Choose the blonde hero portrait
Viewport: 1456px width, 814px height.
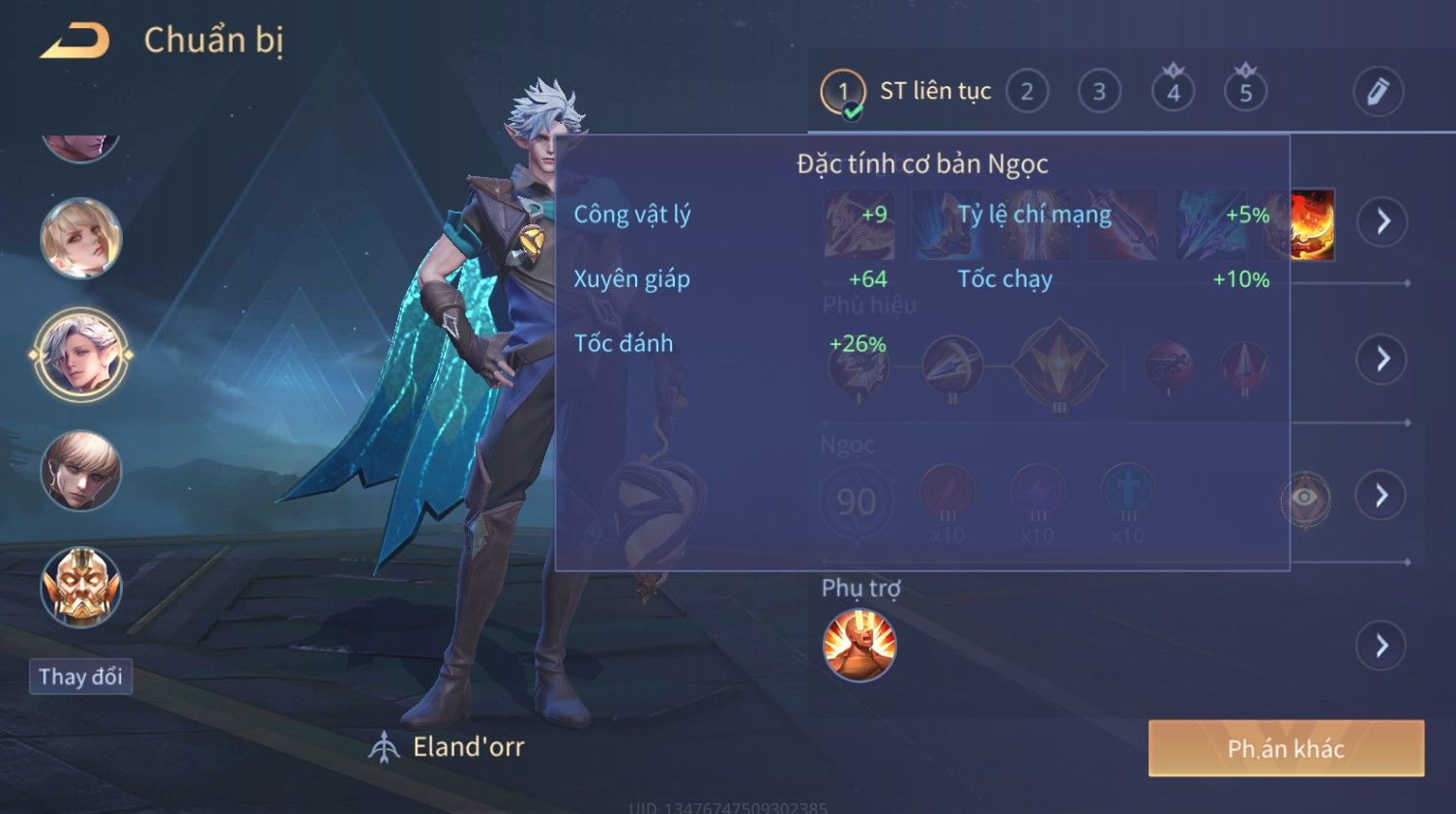[81, 239]
